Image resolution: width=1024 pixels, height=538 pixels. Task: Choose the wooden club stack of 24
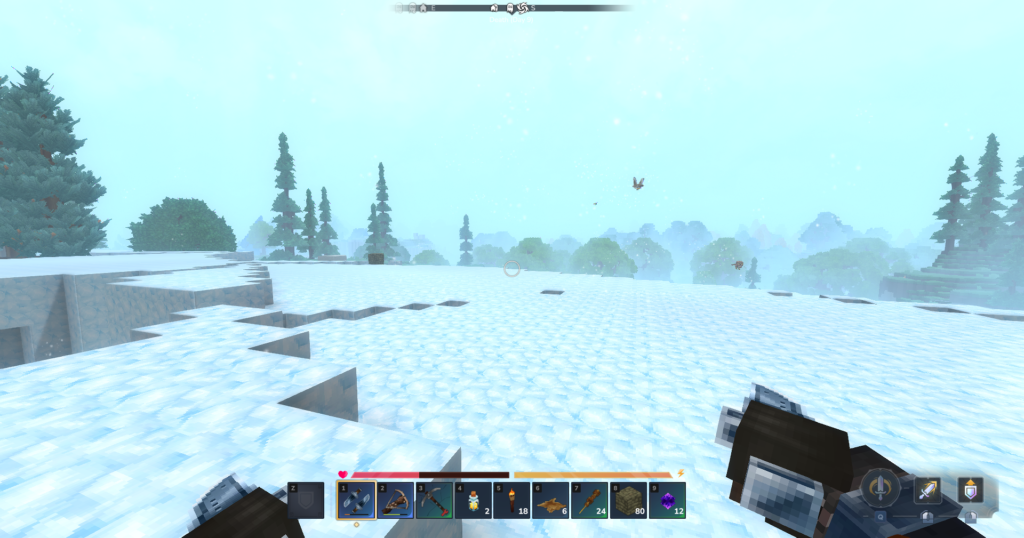(x=590, y=500)
